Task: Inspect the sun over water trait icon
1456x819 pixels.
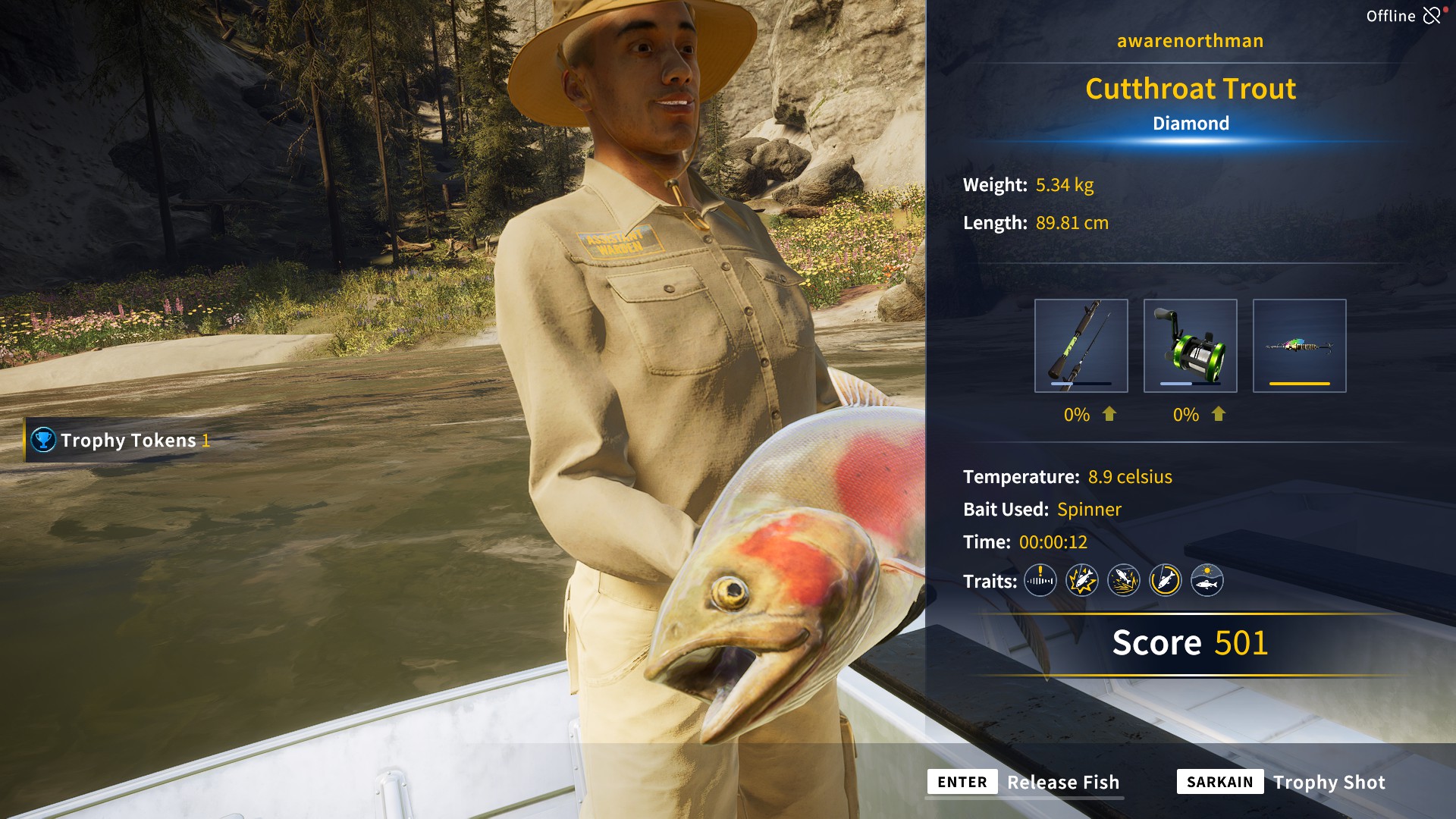Action: [x=1207, y=581]
